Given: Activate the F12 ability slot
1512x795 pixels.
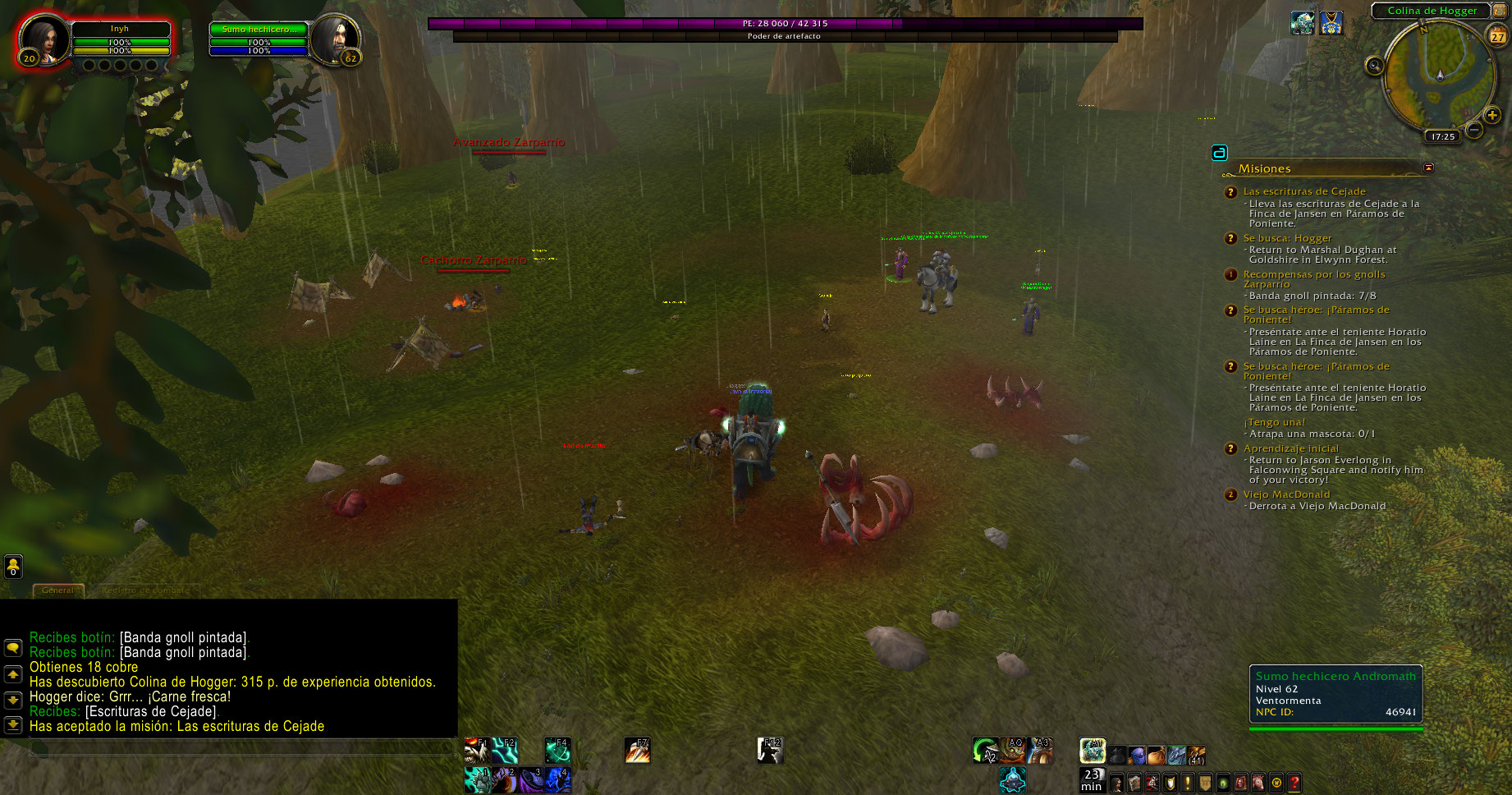Looking at the screenshot, I should [770, 750].
